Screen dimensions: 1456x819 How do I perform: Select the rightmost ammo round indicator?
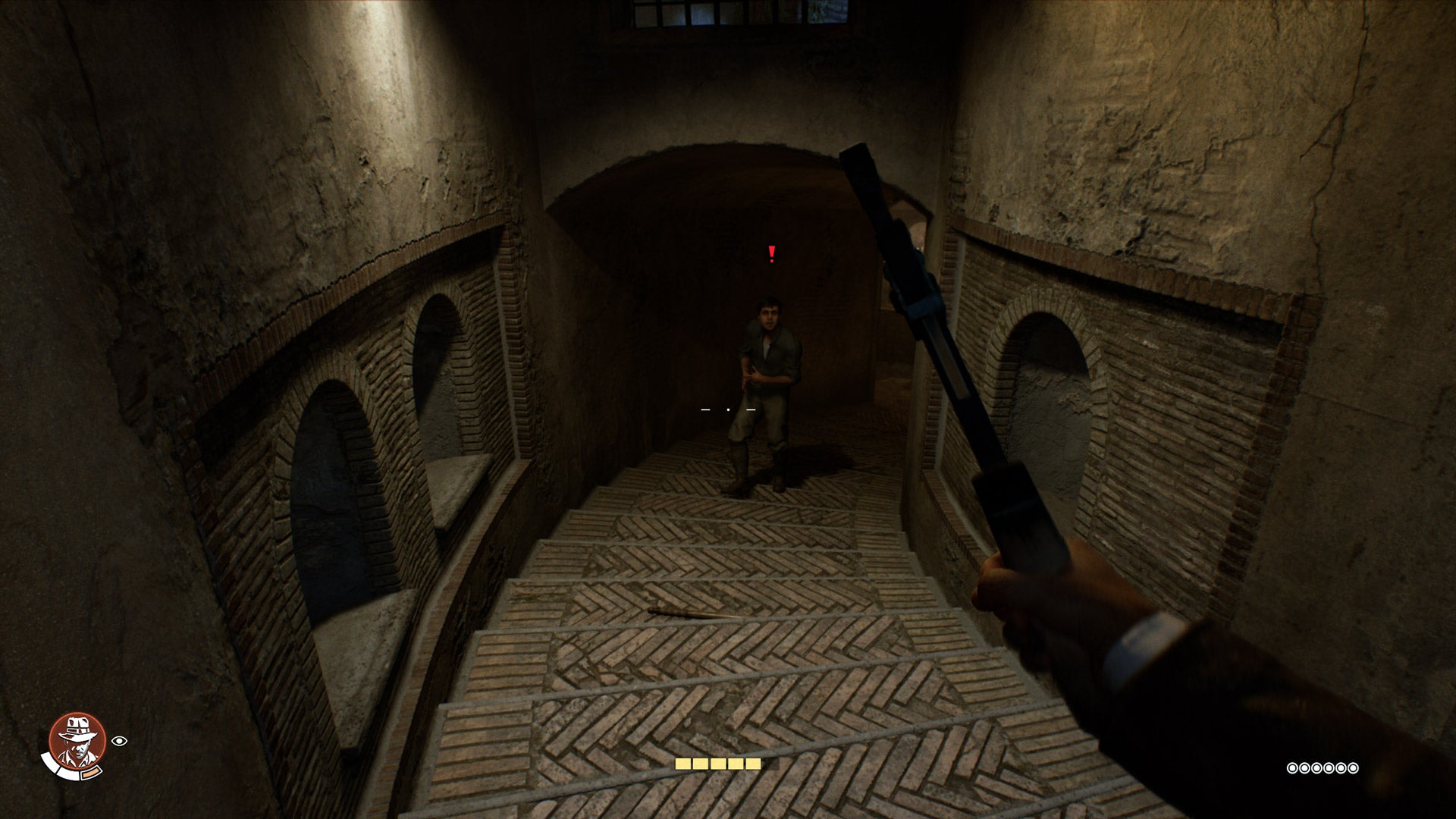1353,768
